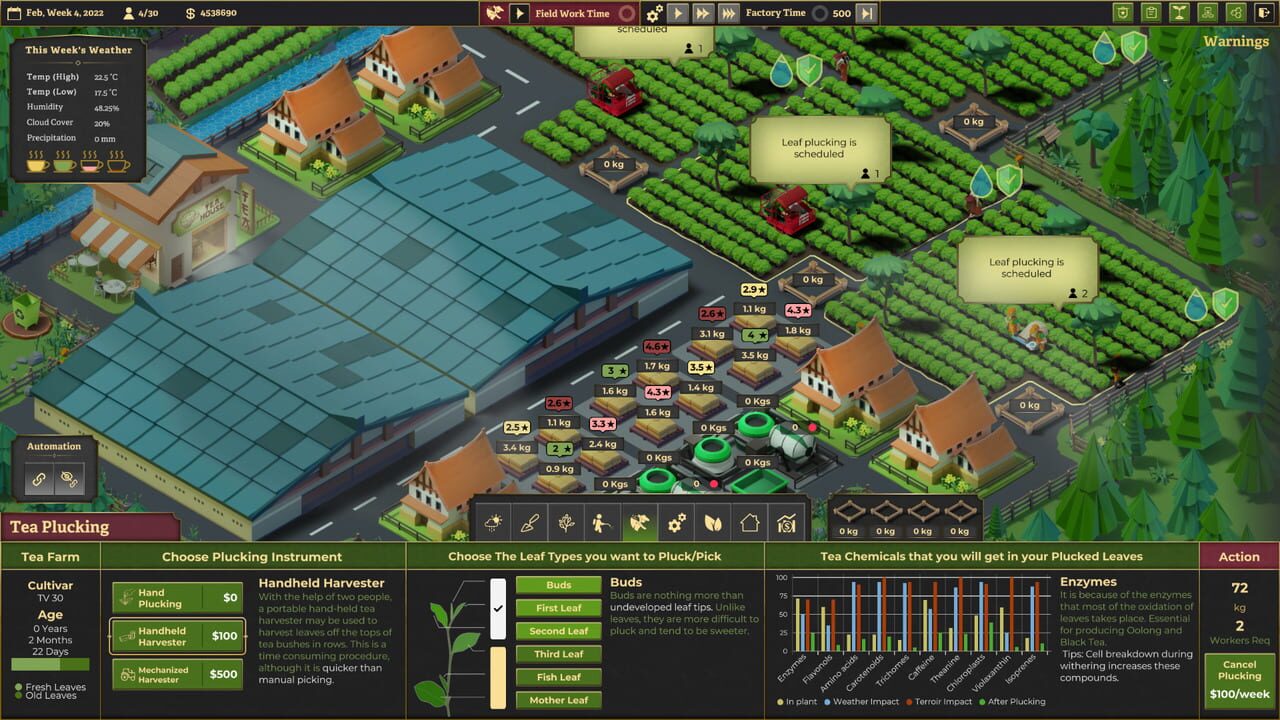
Task: Open the shield protection panel
Action: pyautogui.click(x=1123, y=13)
